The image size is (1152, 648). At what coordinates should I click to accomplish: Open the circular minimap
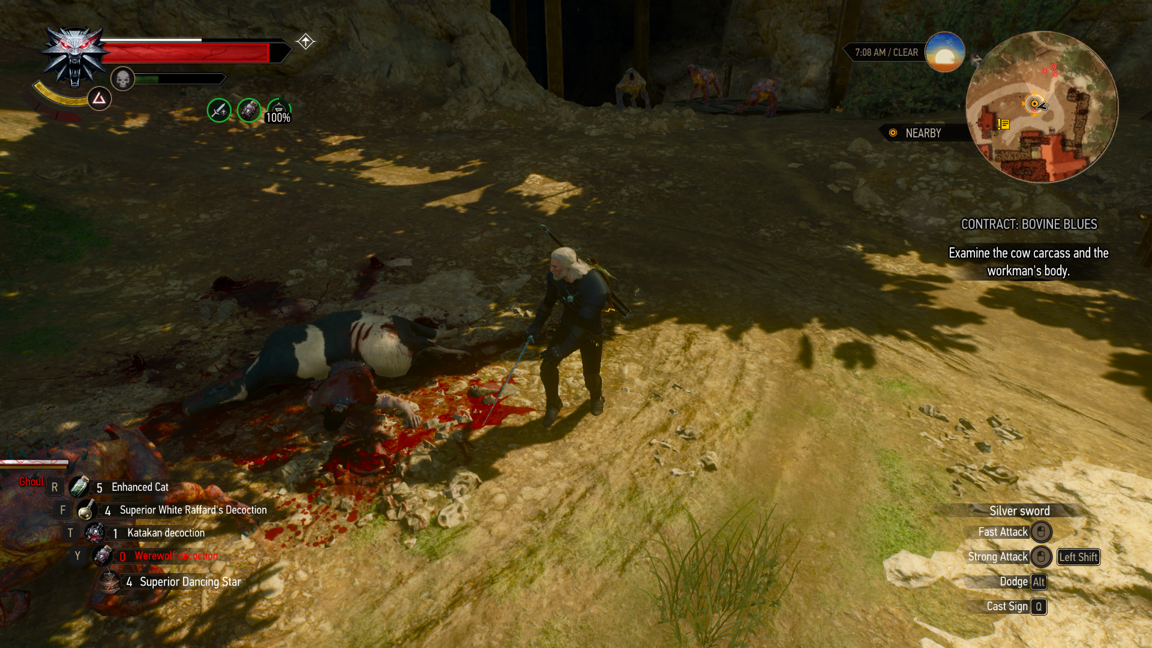(1042, 107)
